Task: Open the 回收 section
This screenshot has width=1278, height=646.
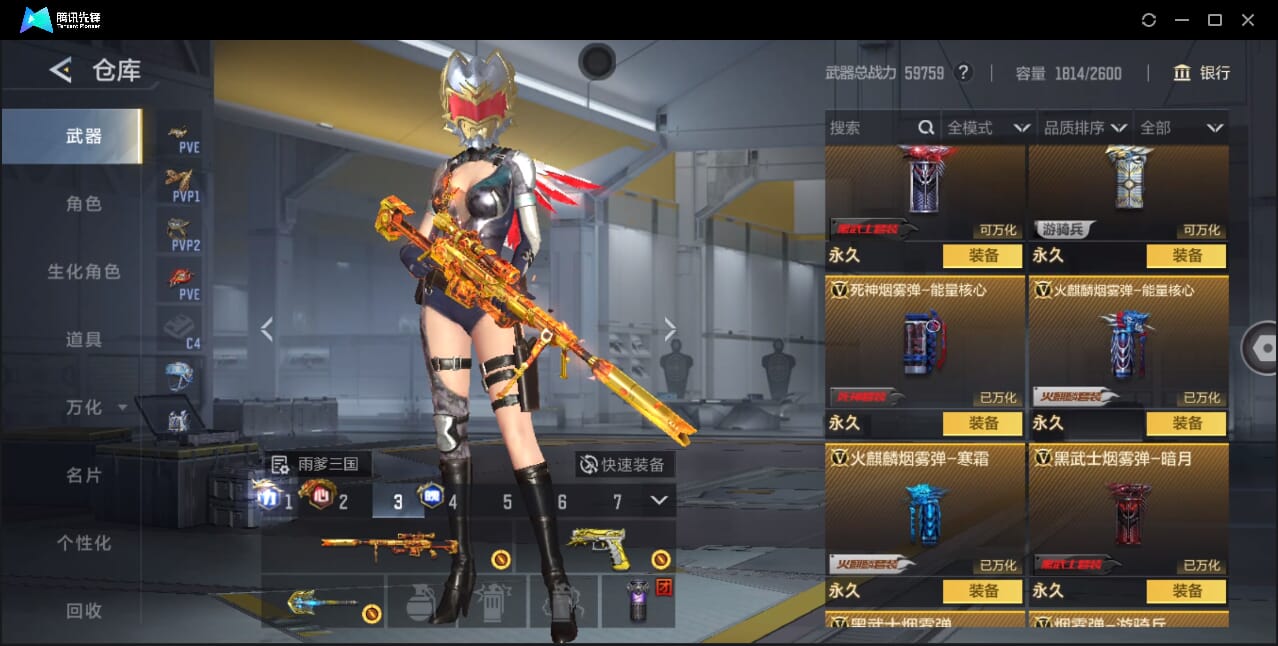Action: click(x=84, y=610)
